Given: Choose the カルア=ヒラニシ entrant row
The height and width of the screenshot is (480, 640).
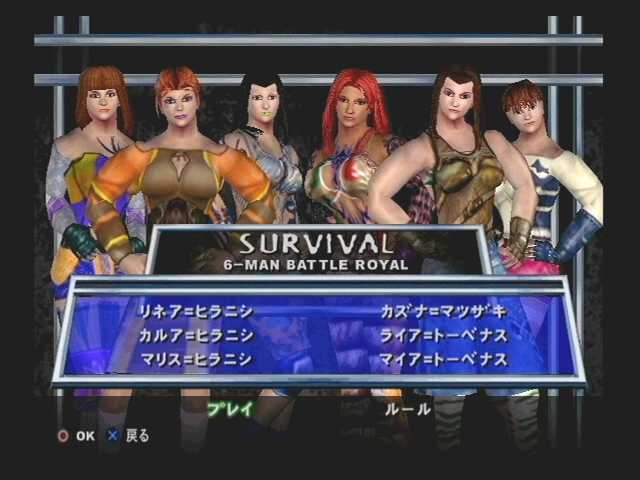Looking at the screenshot, I should 197,335.
